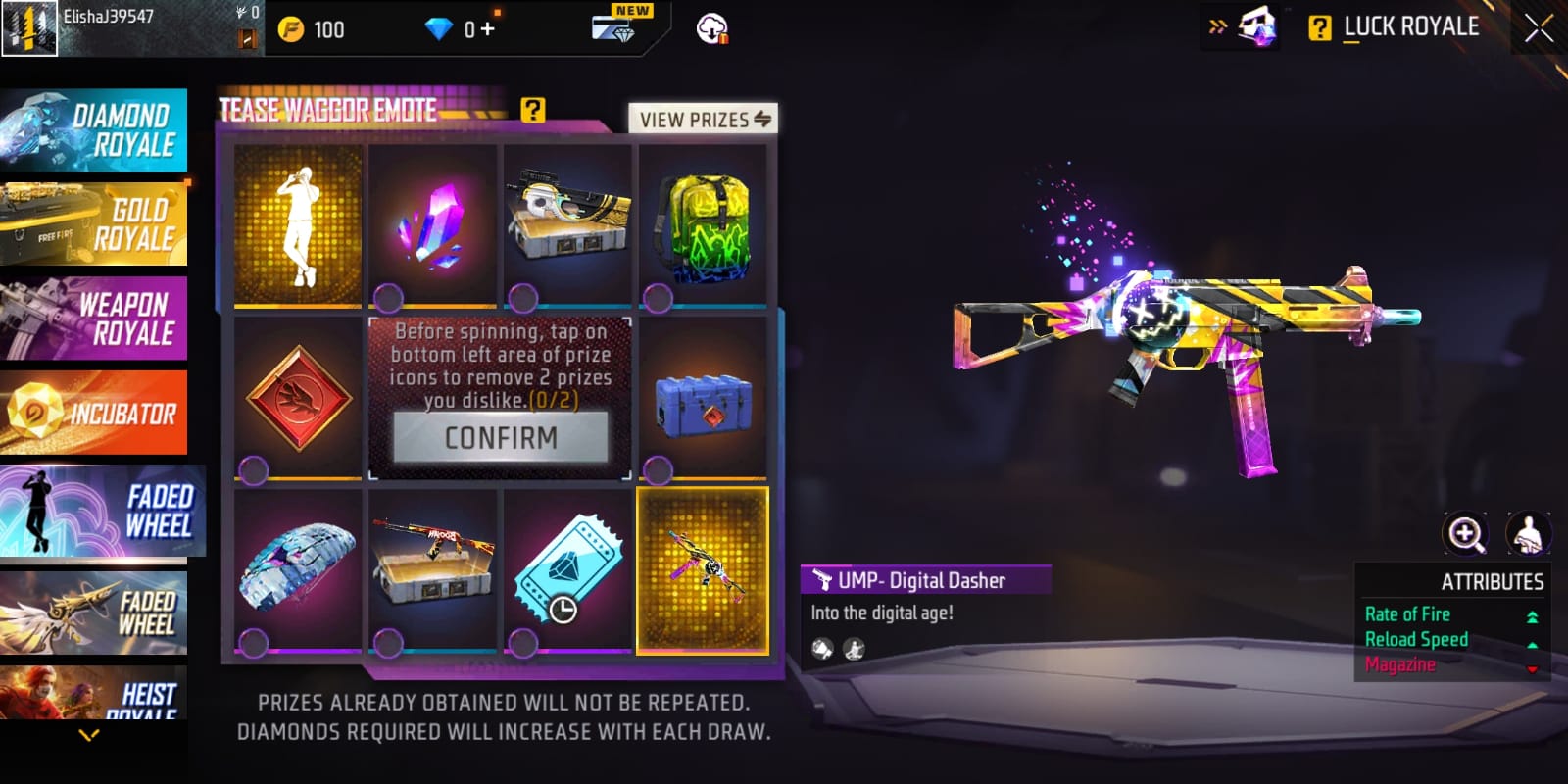Zoom in on the weapon preview
The height and width of the screenshot is (784, 1568).
tap(1466, 534)
